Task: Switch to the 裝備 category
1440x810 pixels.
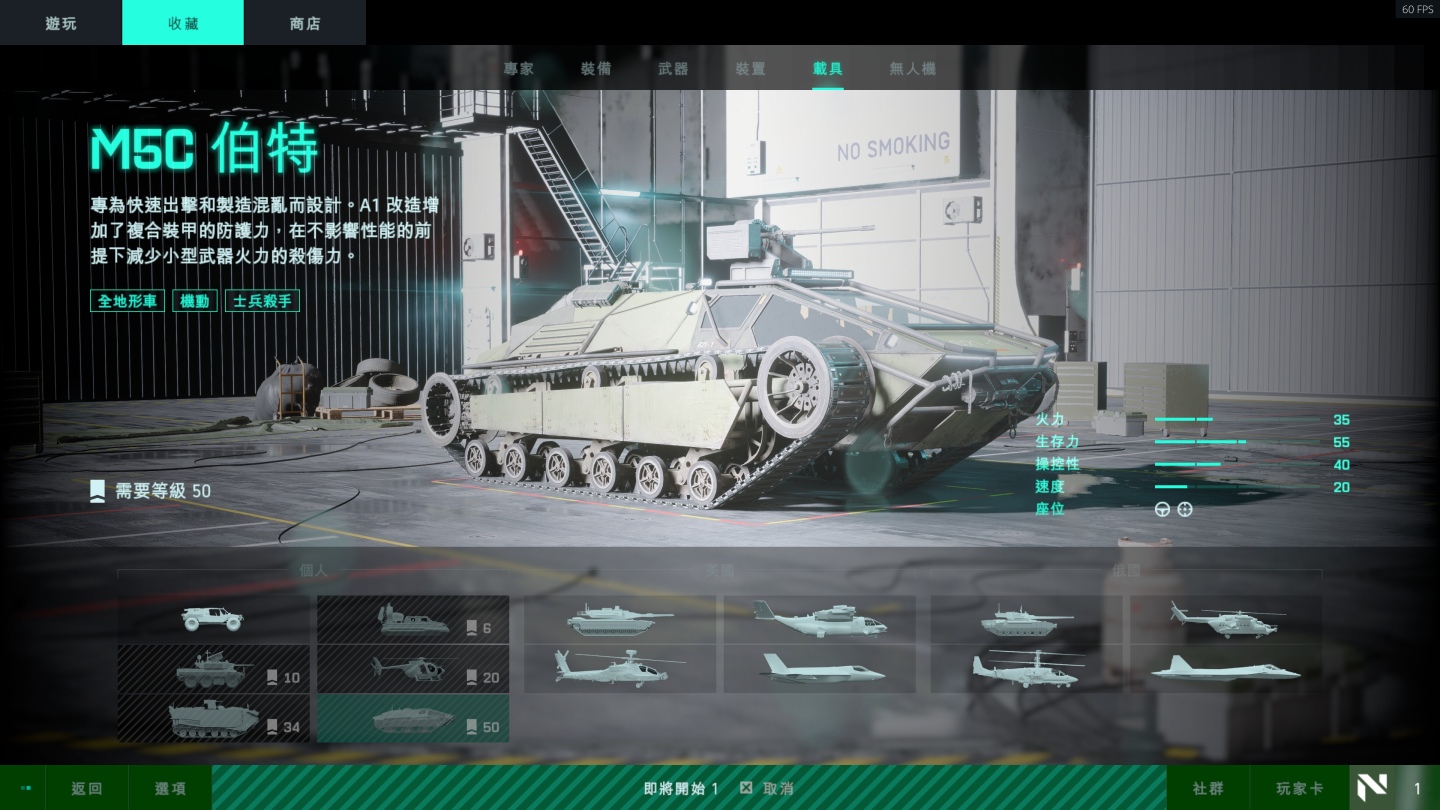Action: 596,69
